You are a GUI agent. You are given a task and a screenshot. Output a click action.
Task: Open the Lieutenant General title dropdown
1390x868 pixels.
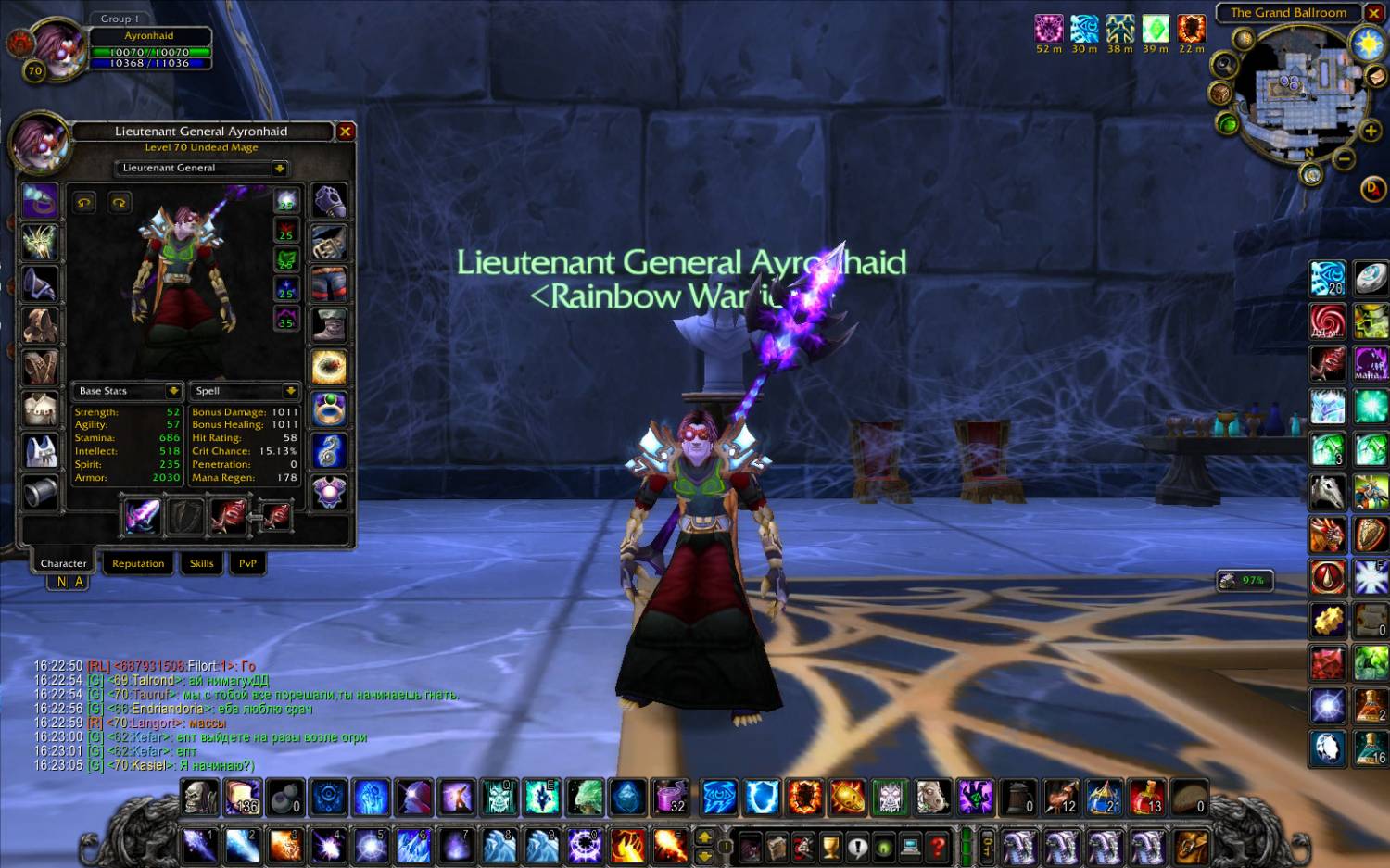click(280, 169)
